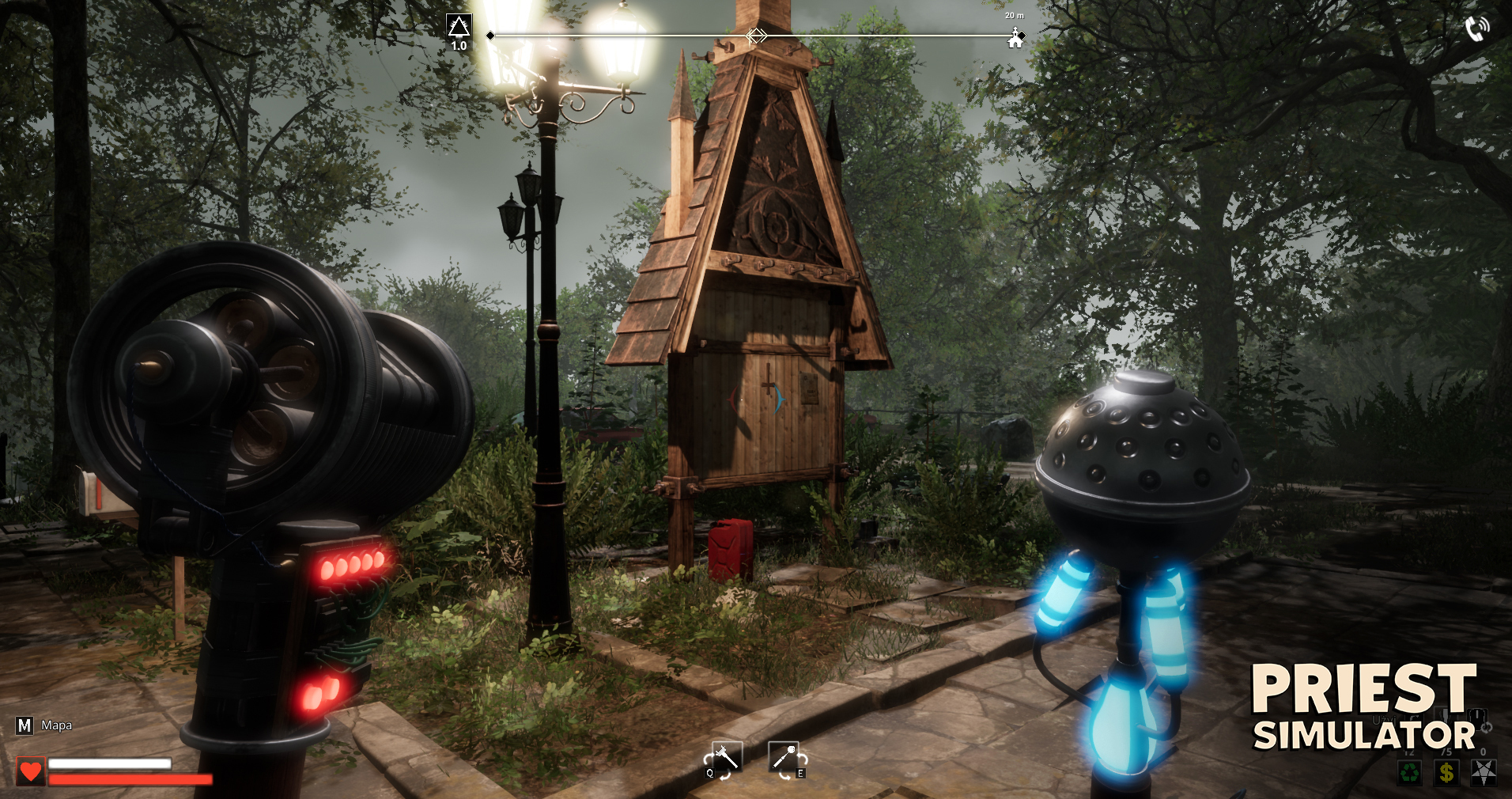Click the pentagram counter icon

coord(1484,772)
